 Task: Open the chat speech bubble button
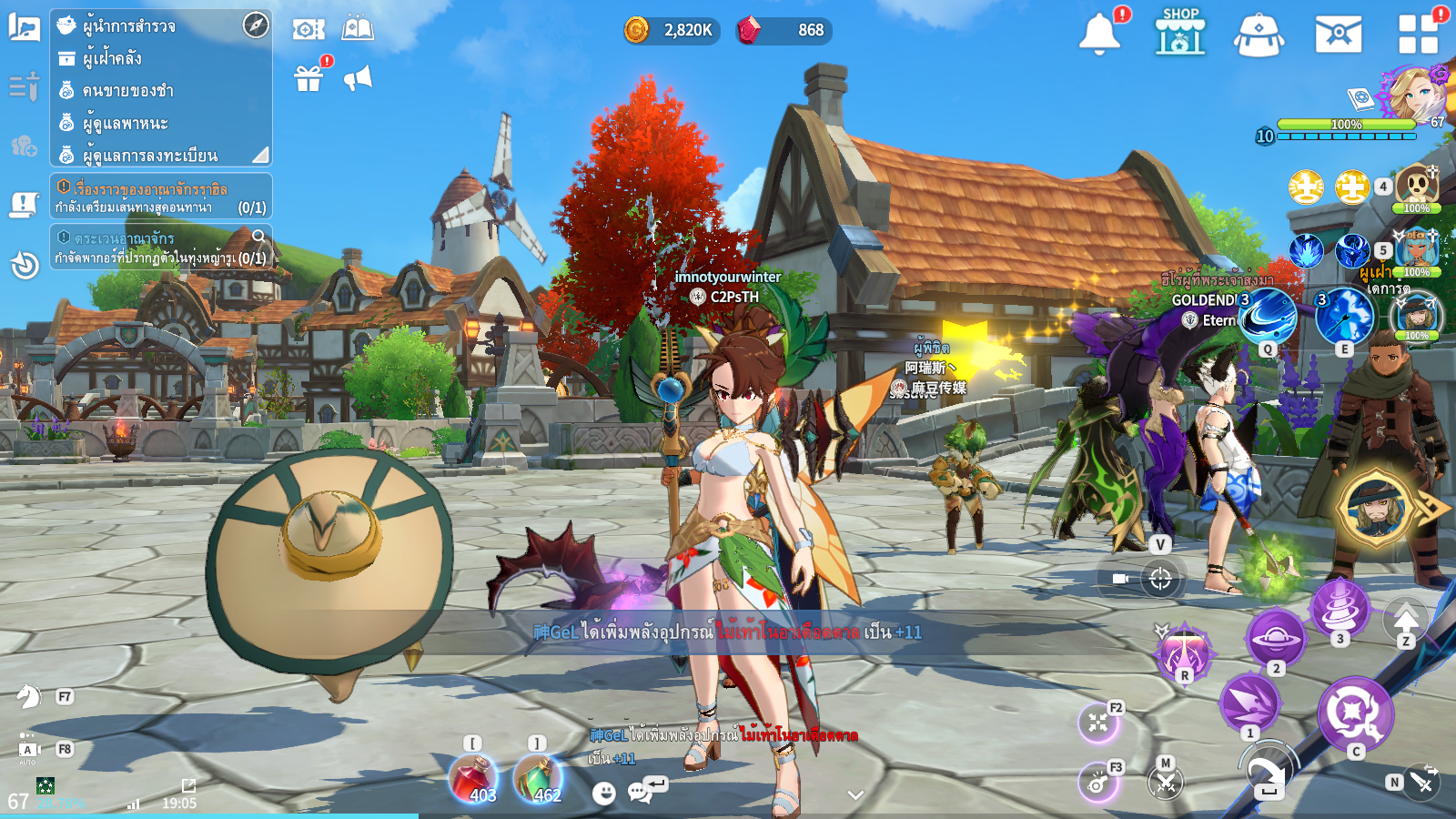tap(642, 792)
